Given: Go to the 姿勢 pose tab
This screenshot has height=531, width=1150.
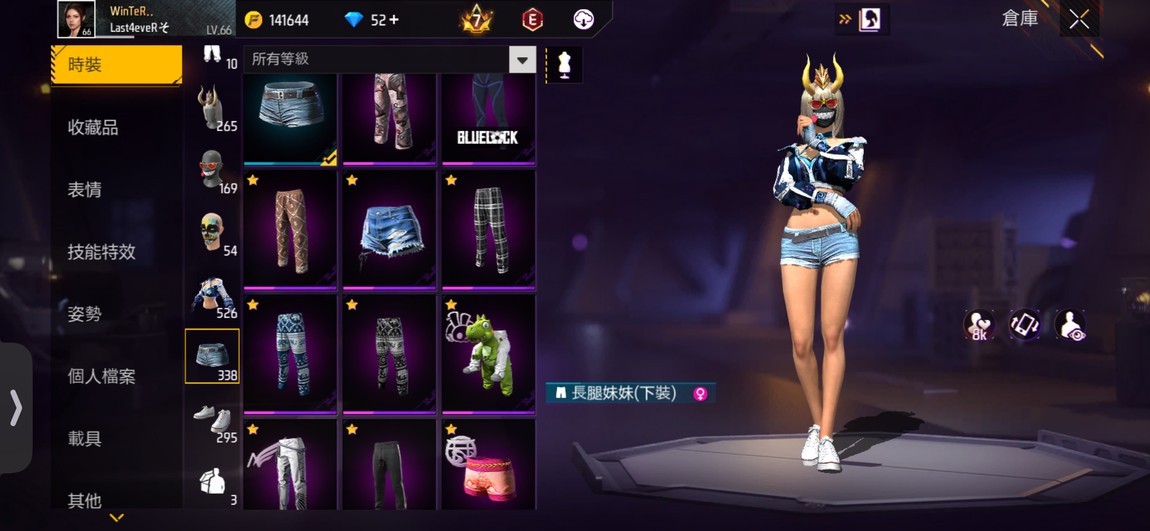Looking at the screenshot, I should coord(84,314).
